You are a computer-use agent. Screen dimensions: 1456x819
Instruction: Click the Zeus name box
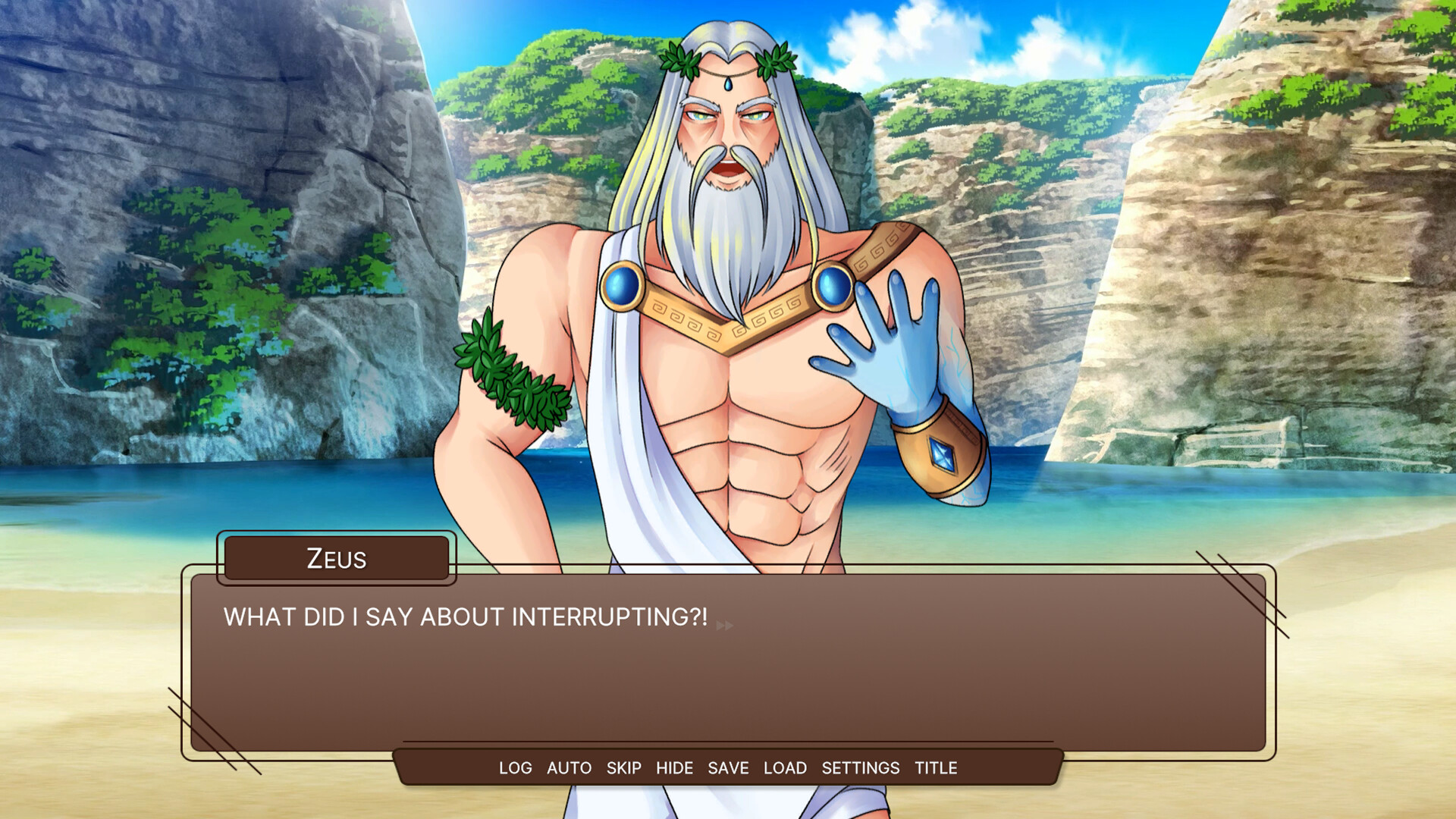(337, 560)
